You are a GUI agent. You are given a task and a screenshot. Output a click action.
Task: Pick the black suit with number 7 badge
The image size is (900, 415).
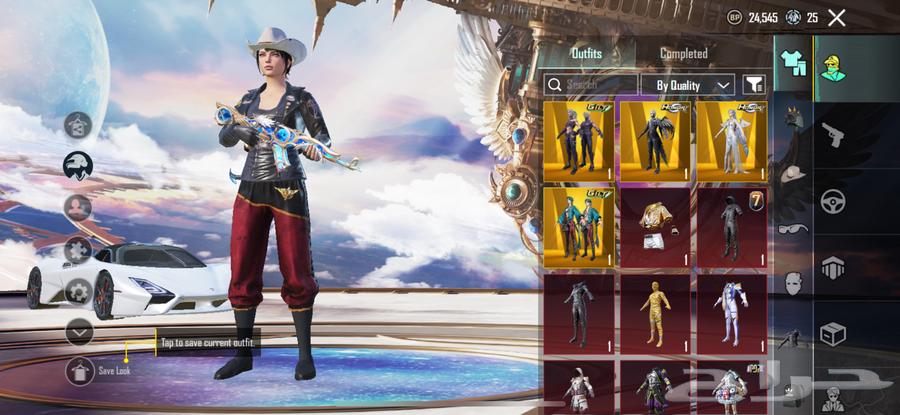point(731,227)
